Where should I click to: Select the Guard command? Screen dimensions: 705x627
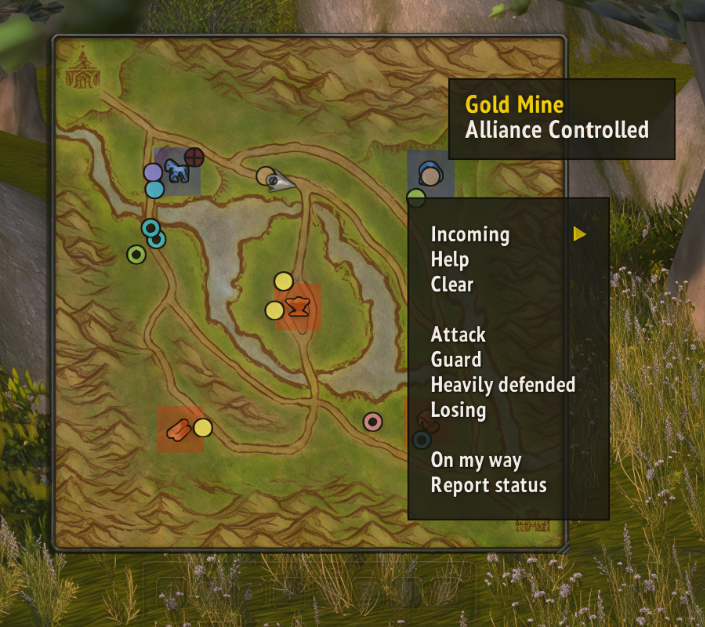[456, 360]
